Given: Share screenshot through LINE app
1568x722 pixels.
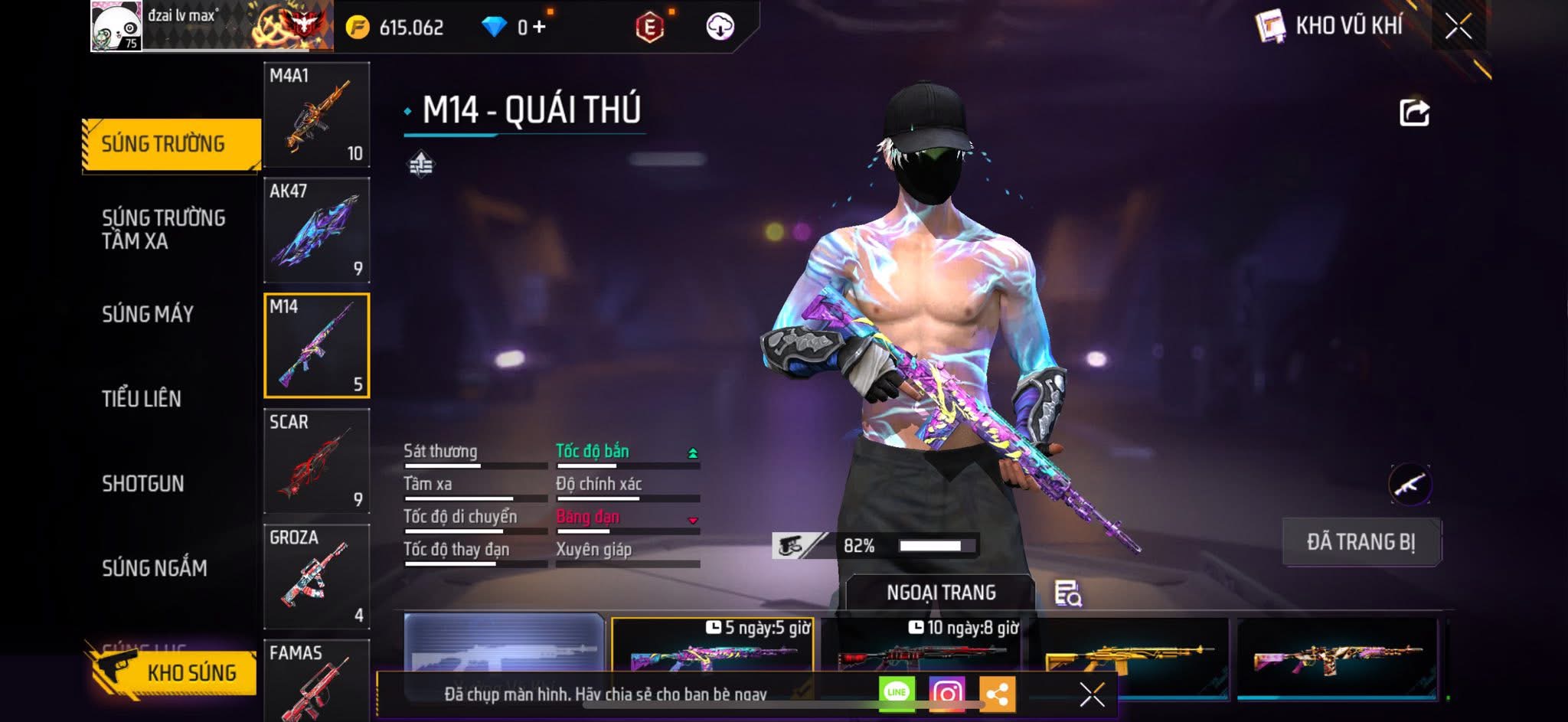Looking at the screenshot, I should pyautogui.click(x=897, y=694).
